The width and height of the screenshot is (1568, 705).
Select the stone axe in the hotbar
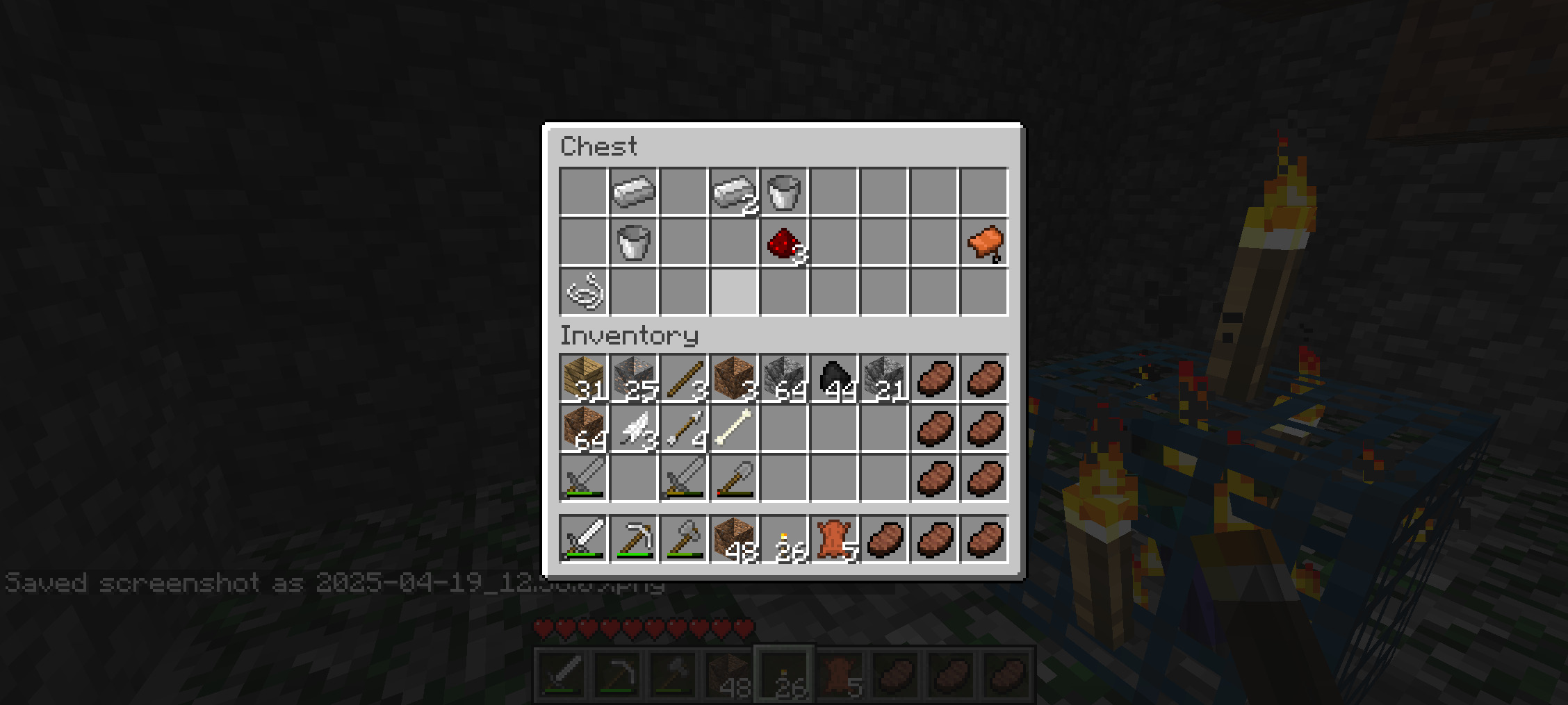[x=683, y=539]
